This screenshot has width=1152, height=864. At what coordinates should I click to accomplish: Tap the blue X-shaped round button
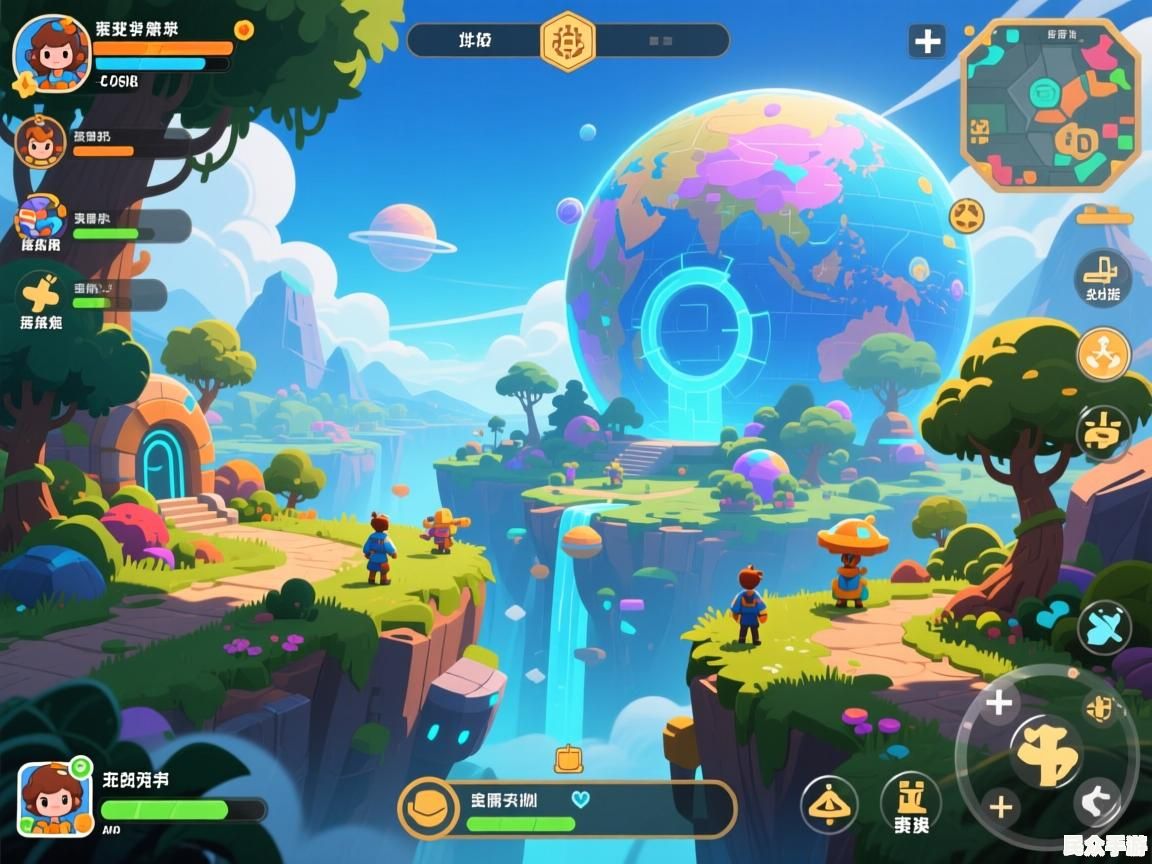(1104, 628)
